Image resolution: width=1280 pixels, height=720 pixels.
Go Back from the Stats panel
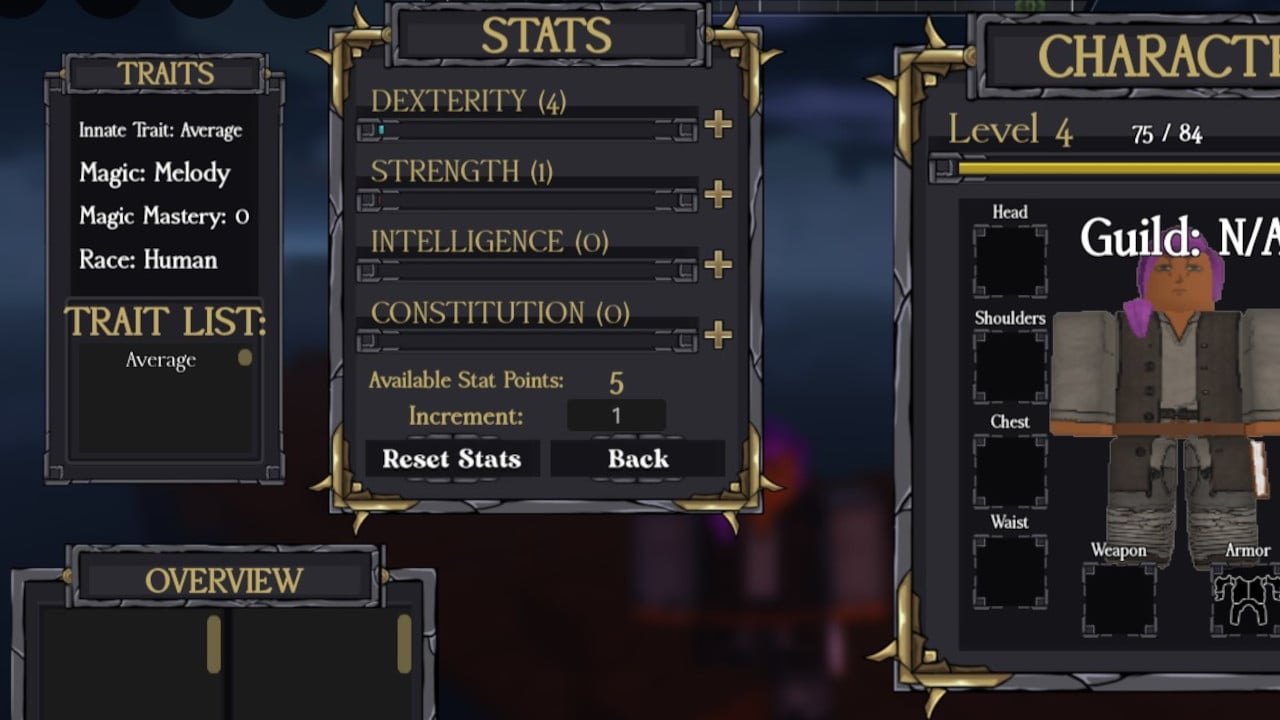tap(638, 459)
